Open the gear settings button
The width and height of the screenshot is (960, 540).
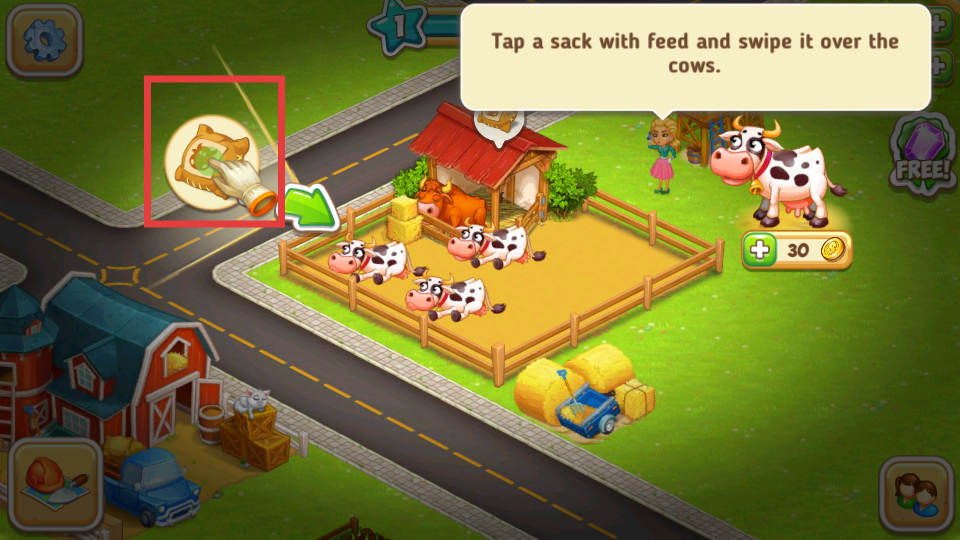click(44, 40)
